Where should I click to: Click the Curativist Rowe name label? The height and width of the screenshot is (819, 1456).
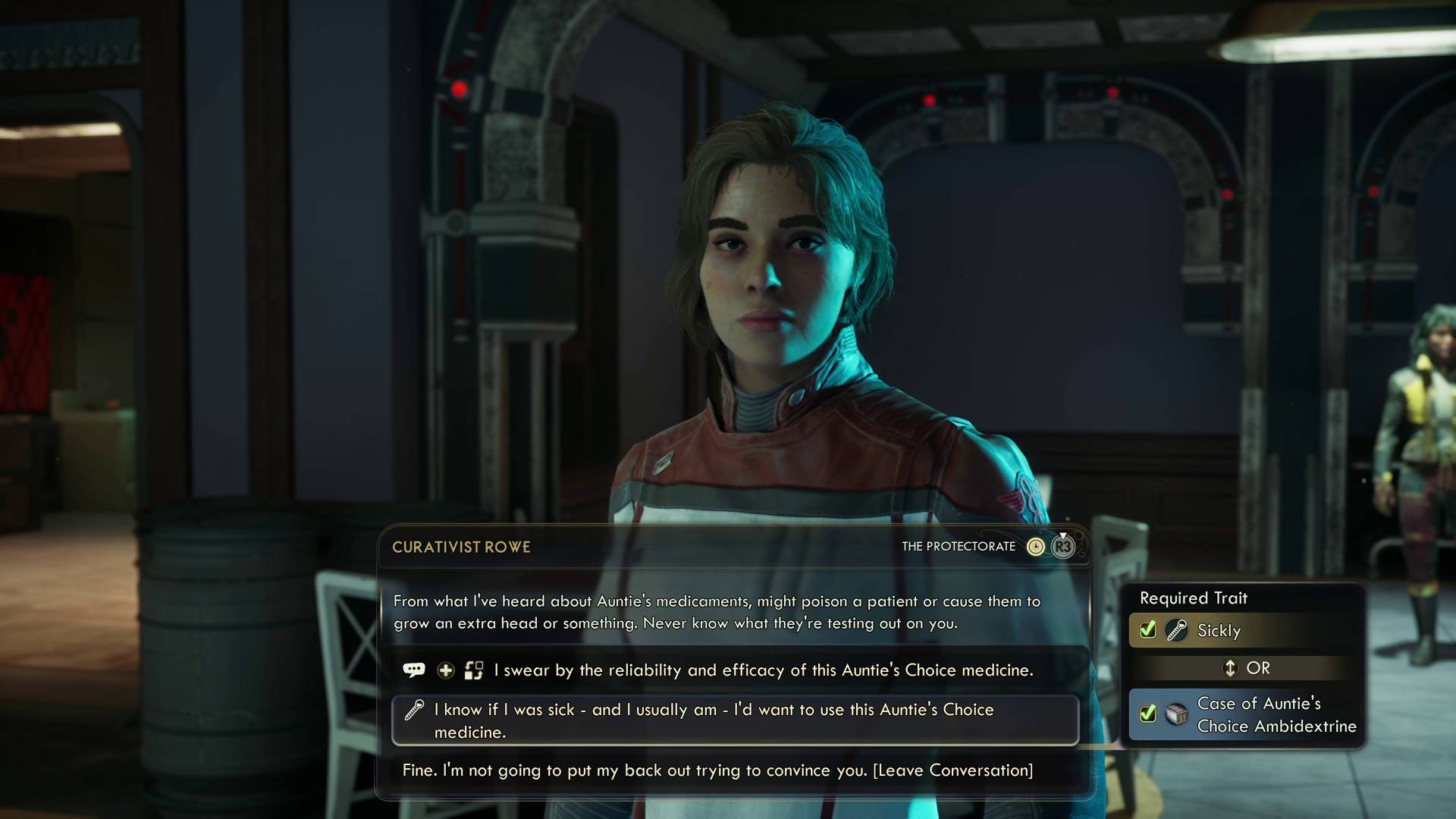pyautogui.click(x=461, y=547)
